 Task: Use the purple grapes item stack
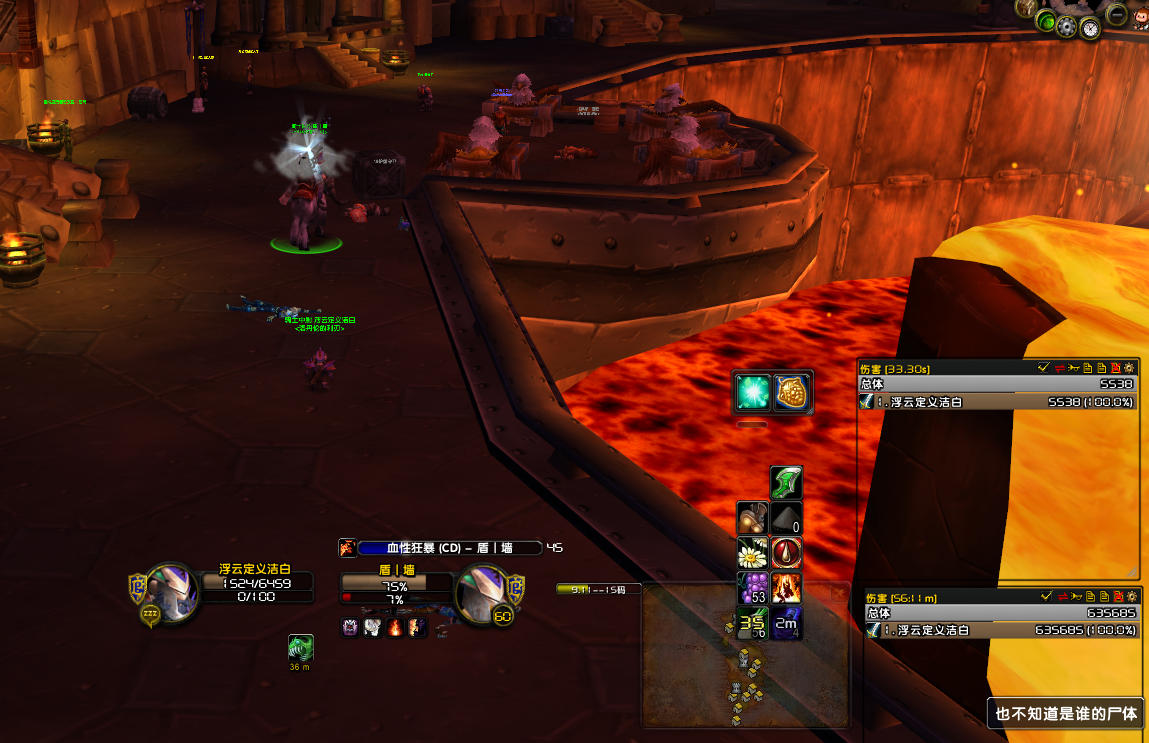(752, 588)
